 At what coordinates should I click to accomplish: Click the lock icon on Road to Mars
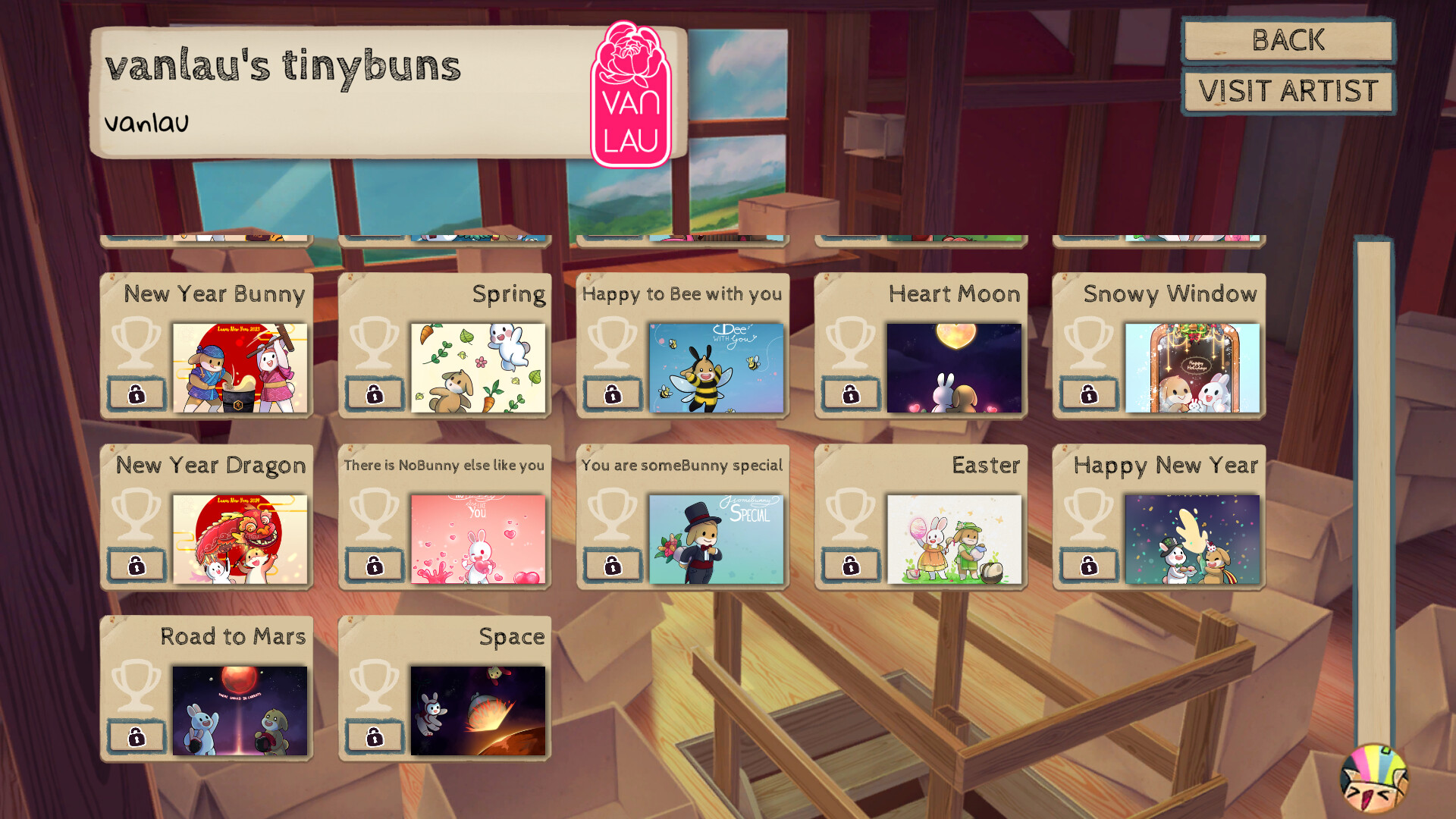click(x=136, y=735)
